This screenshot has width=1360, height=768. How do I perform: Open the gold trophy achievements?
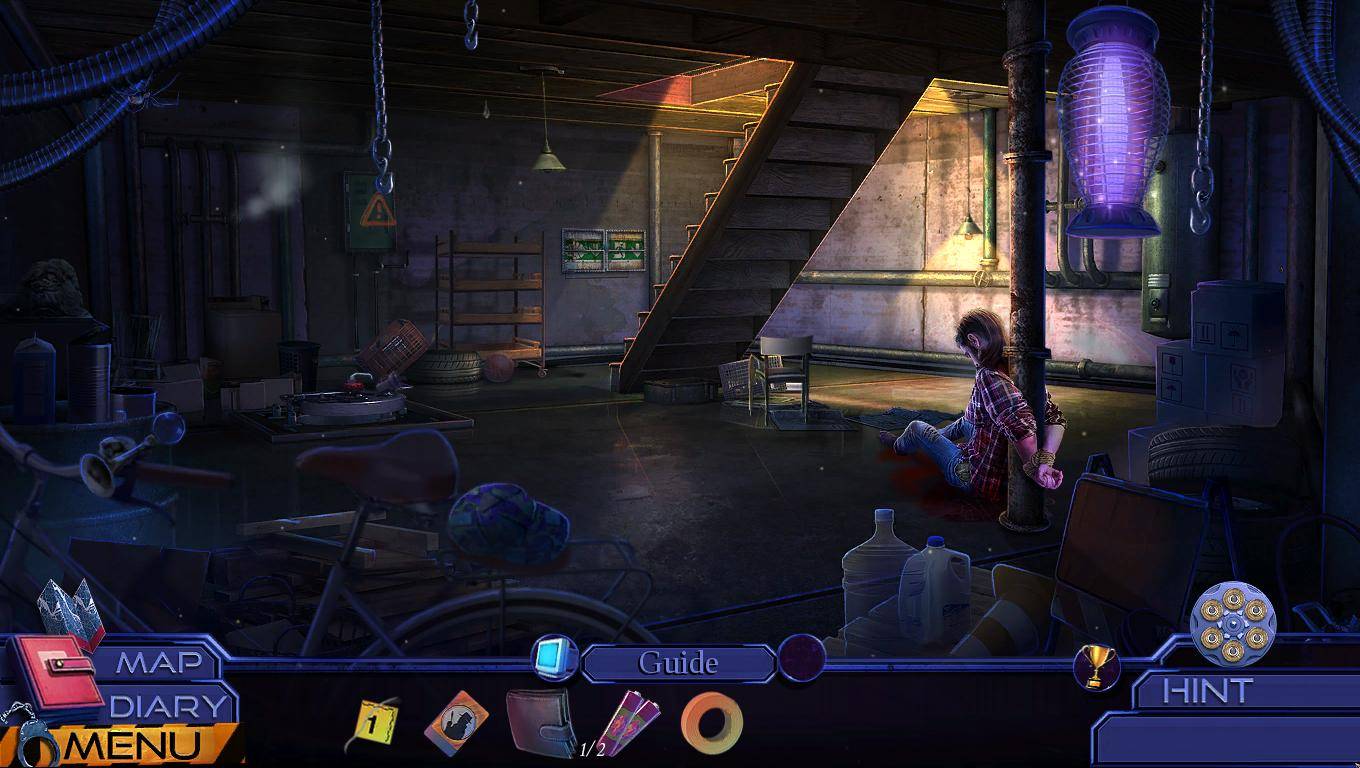coord(1096,665)
